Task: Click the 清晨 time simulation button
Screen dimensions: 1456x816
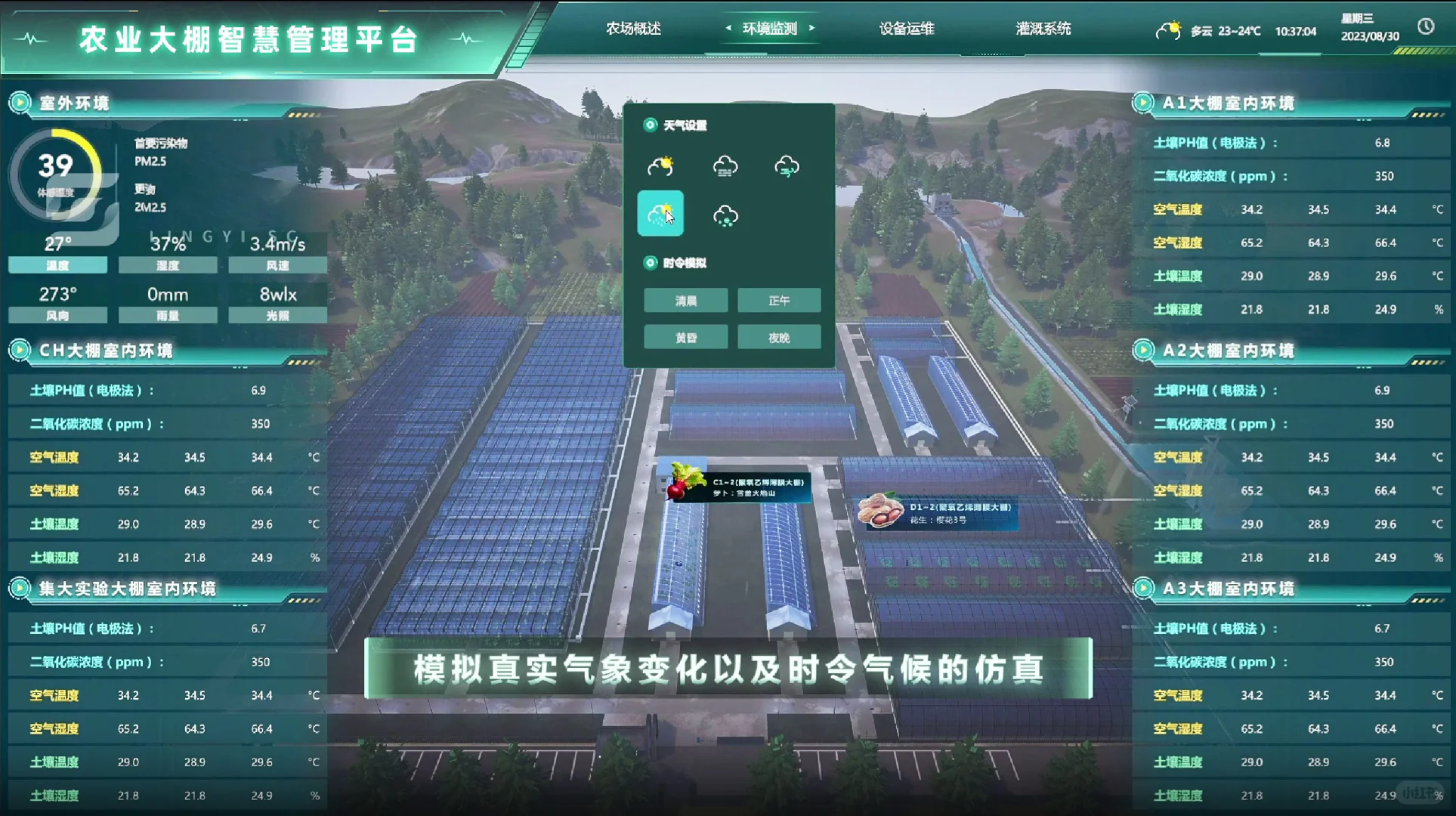Action: (x=685, y=300)
